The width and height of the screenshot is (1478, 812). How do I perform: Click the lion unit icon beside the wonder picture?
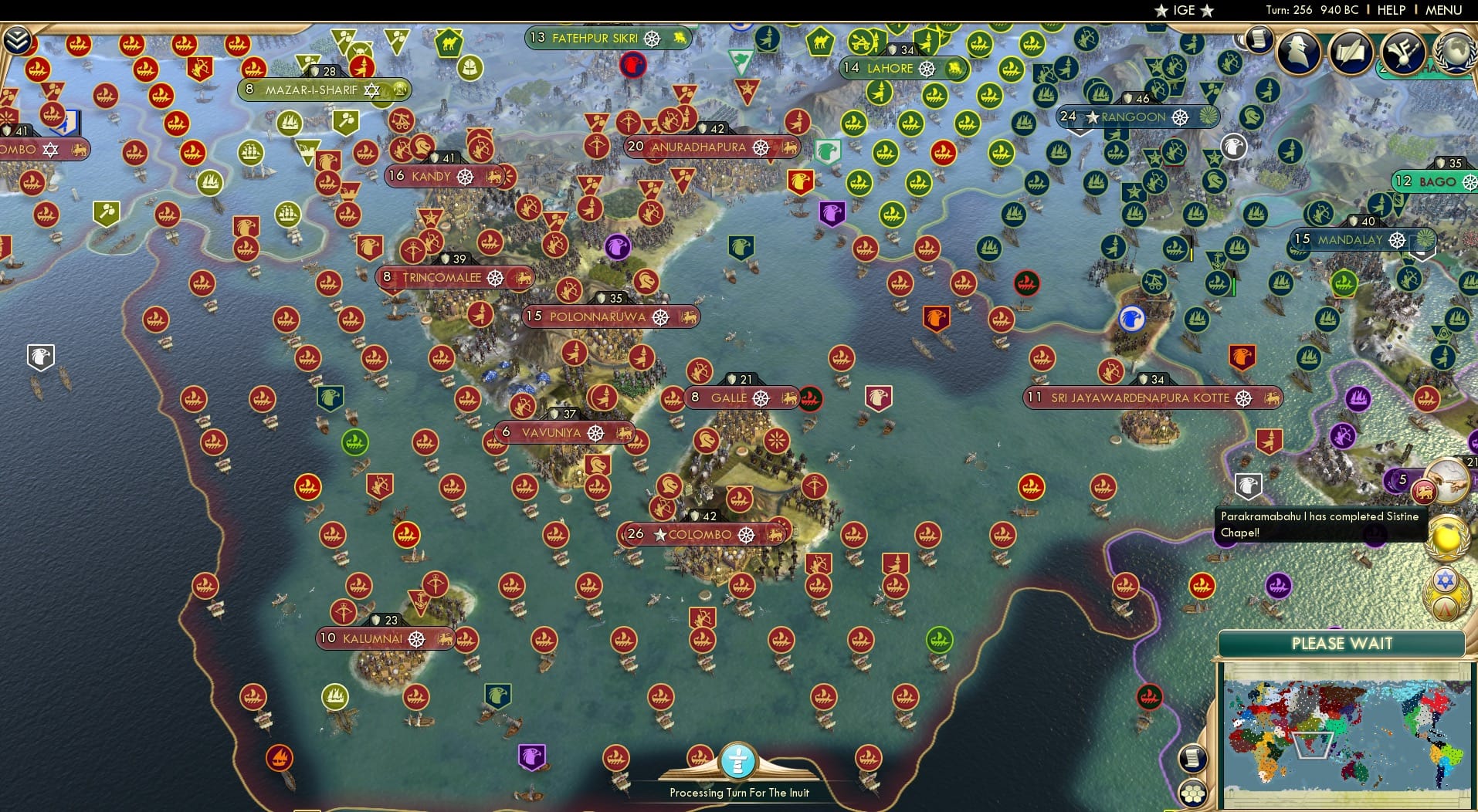tap(1423, 492)
